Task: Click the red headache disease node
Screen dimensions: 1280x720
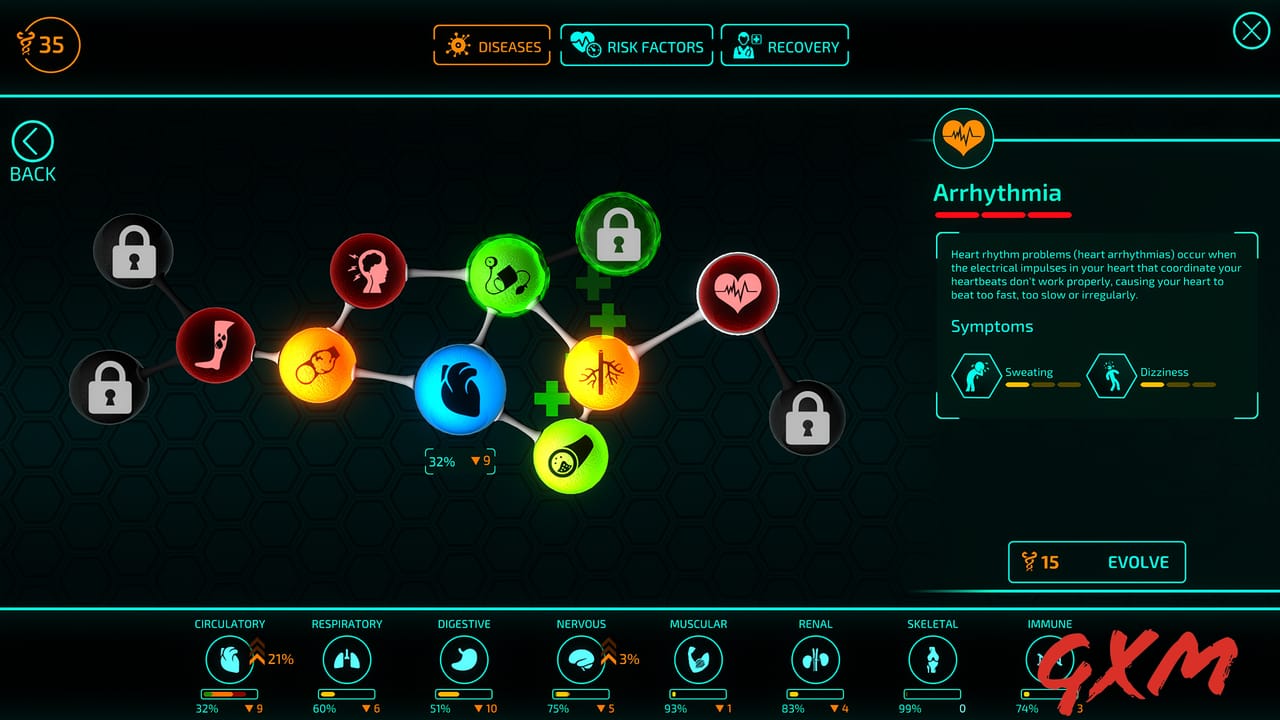Action: pos(370,272)
